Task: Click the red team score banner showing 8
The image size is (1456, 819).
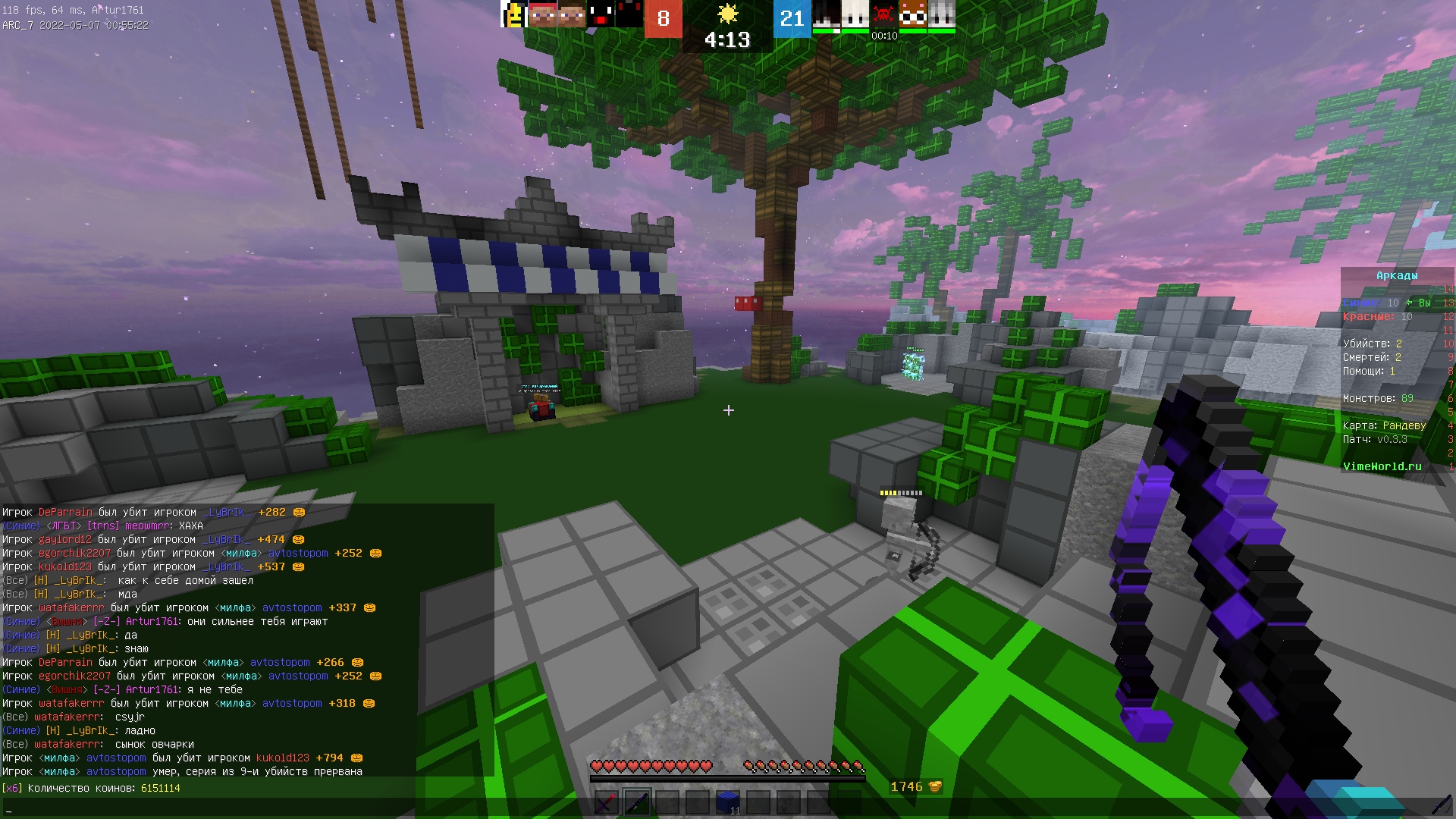Action: [664, 19]
